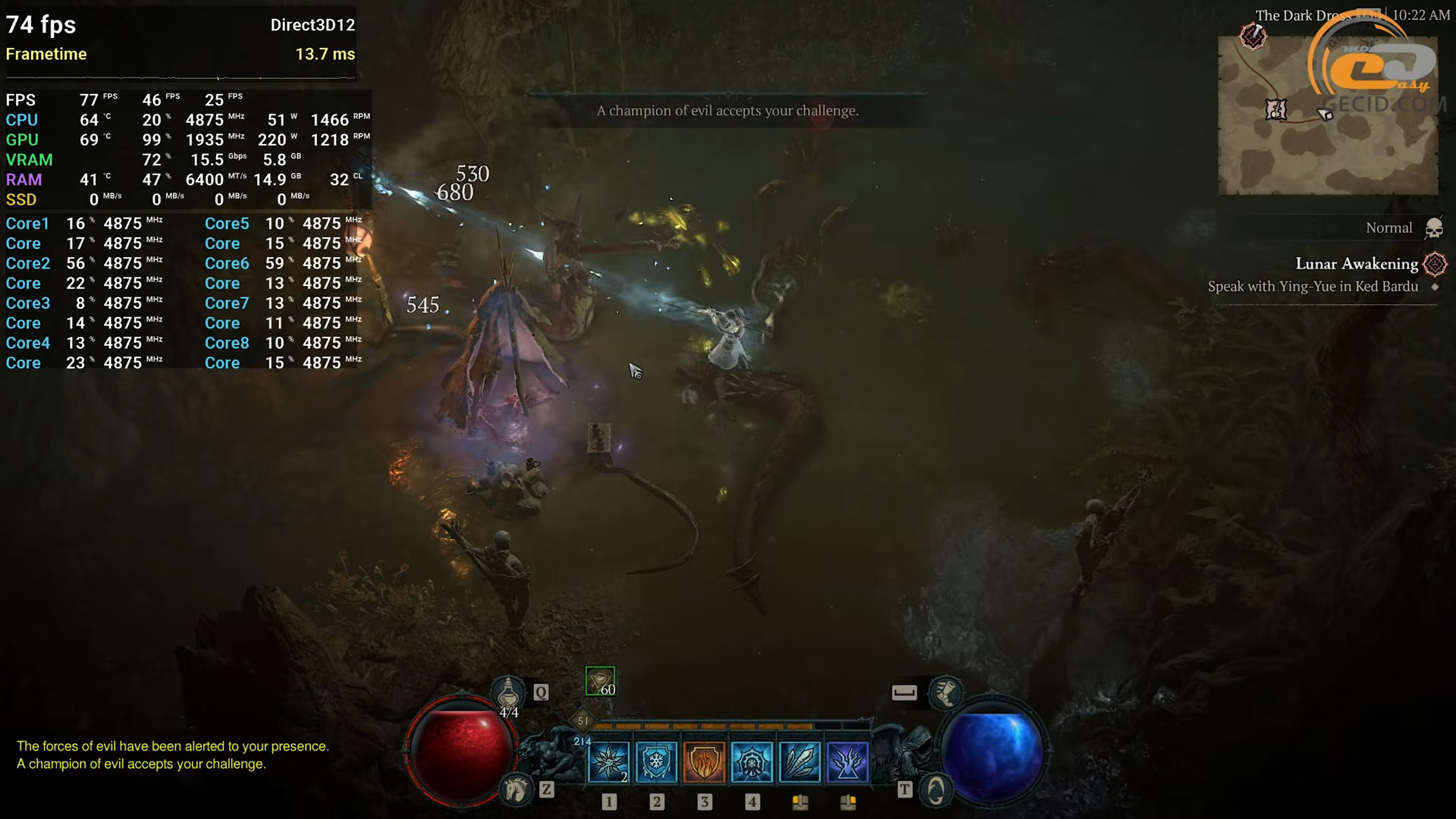The height and width of the screenshot is (819, 1456).
Task: Select the Lunar Awakening quest tracker
Action: [x=1356, y=264]
